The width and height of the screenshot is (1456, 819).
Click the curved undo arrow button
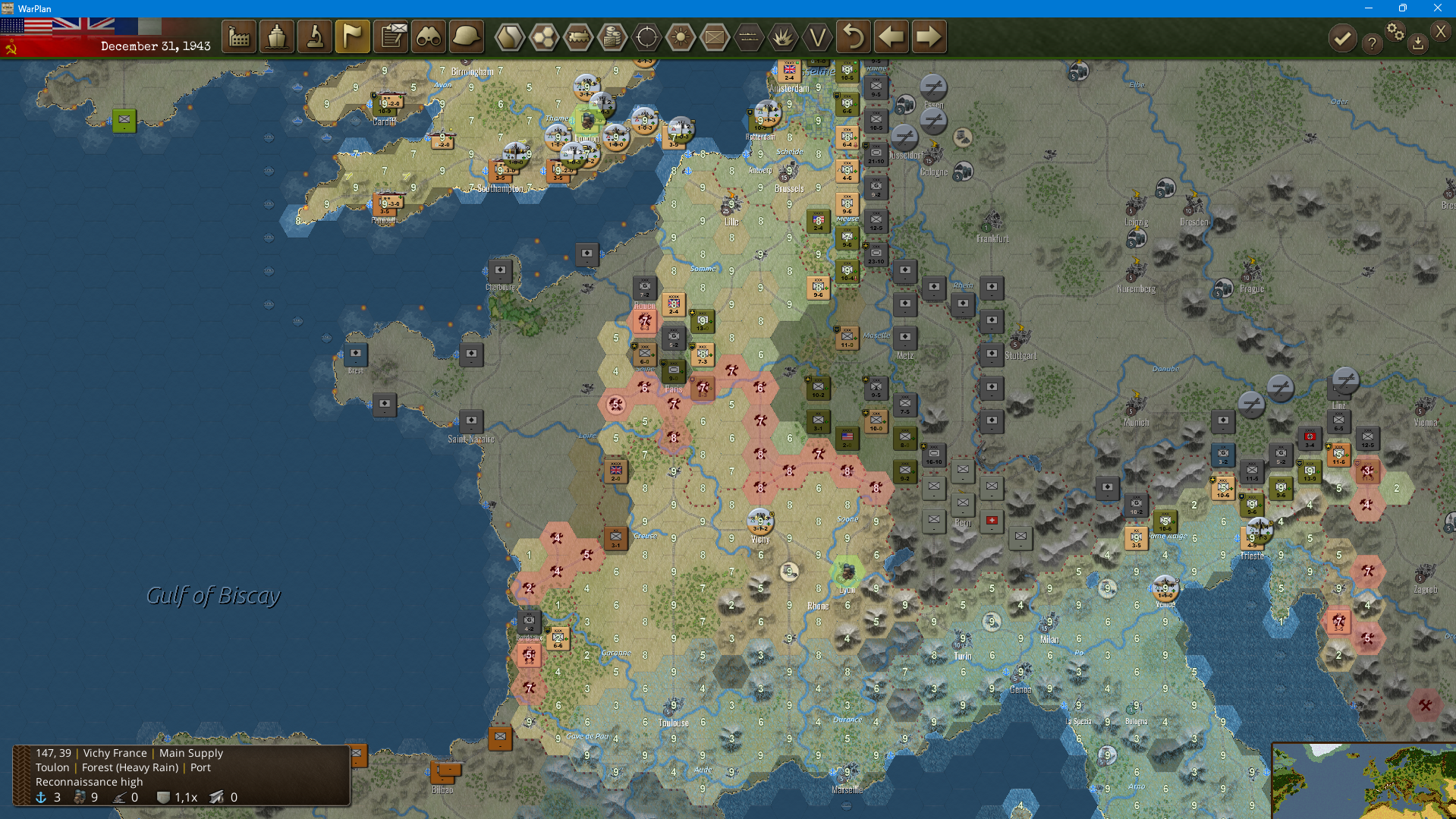click(854, 36)
